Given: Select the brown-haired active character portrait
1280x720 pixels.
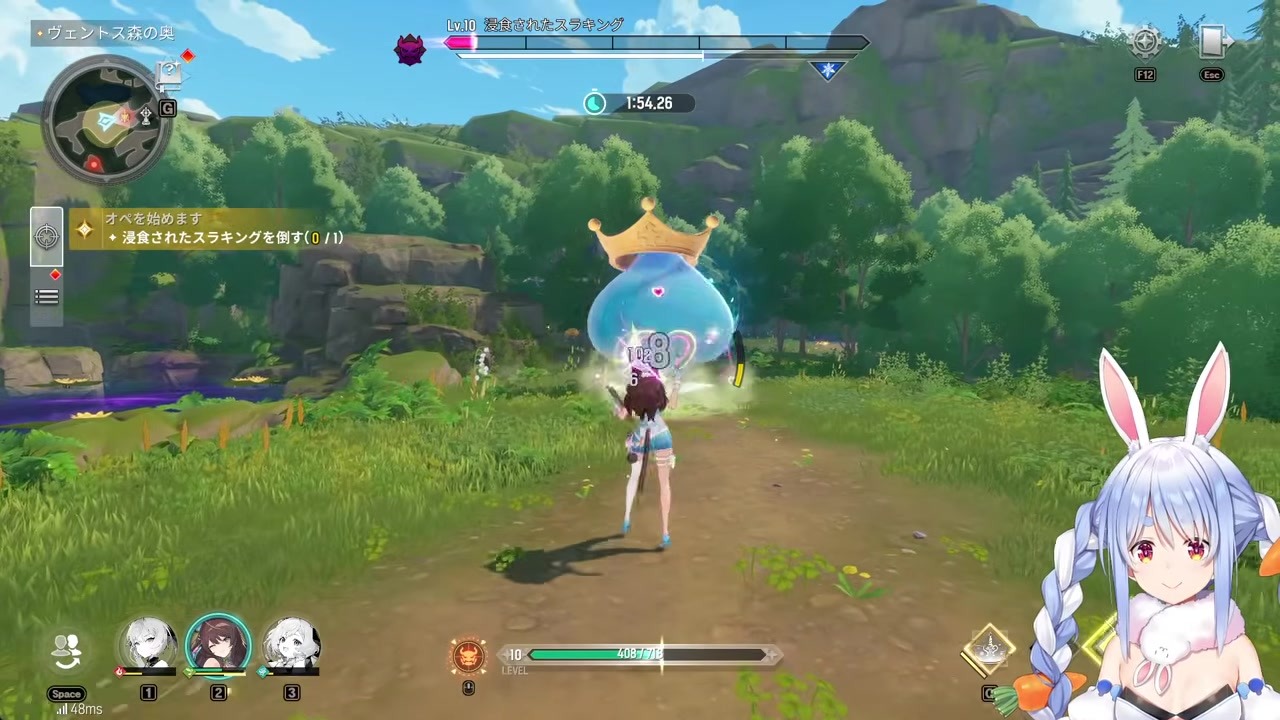Looking at the screenshot, I should 218,645.
